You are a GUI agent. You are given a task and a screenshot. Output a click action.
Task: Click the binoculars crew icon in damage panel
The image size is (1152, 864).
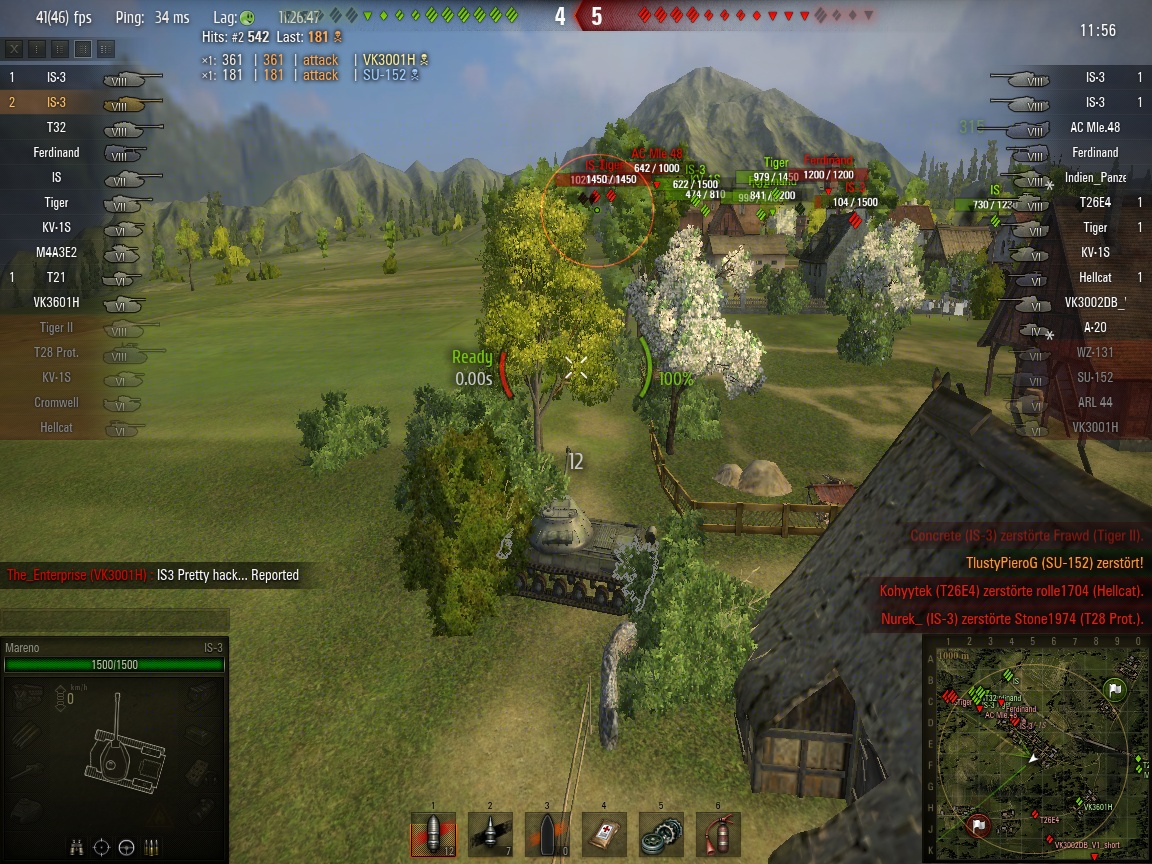click(x=77, y=847)
